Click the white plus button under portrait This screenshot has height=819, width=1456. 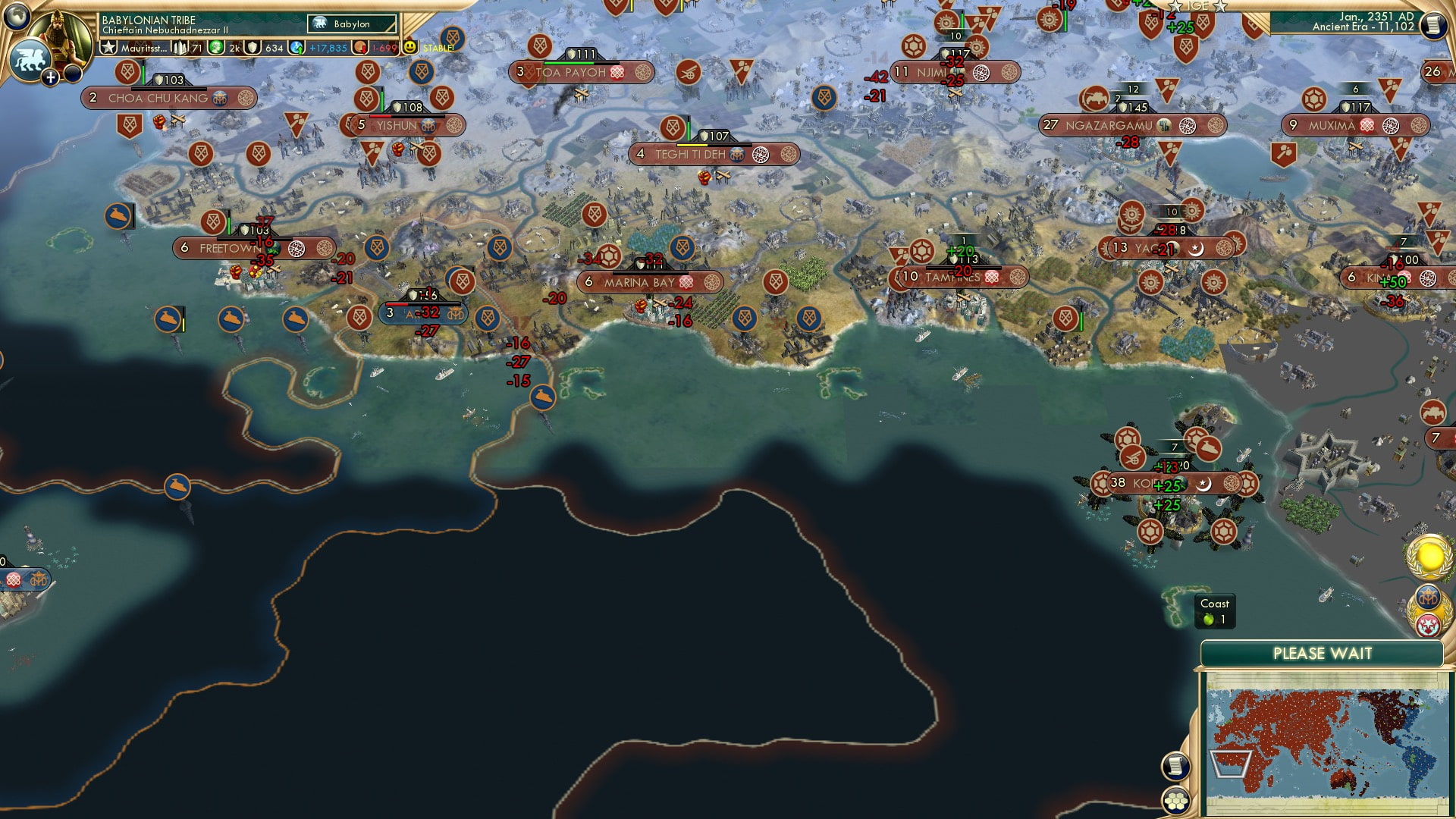51,77
